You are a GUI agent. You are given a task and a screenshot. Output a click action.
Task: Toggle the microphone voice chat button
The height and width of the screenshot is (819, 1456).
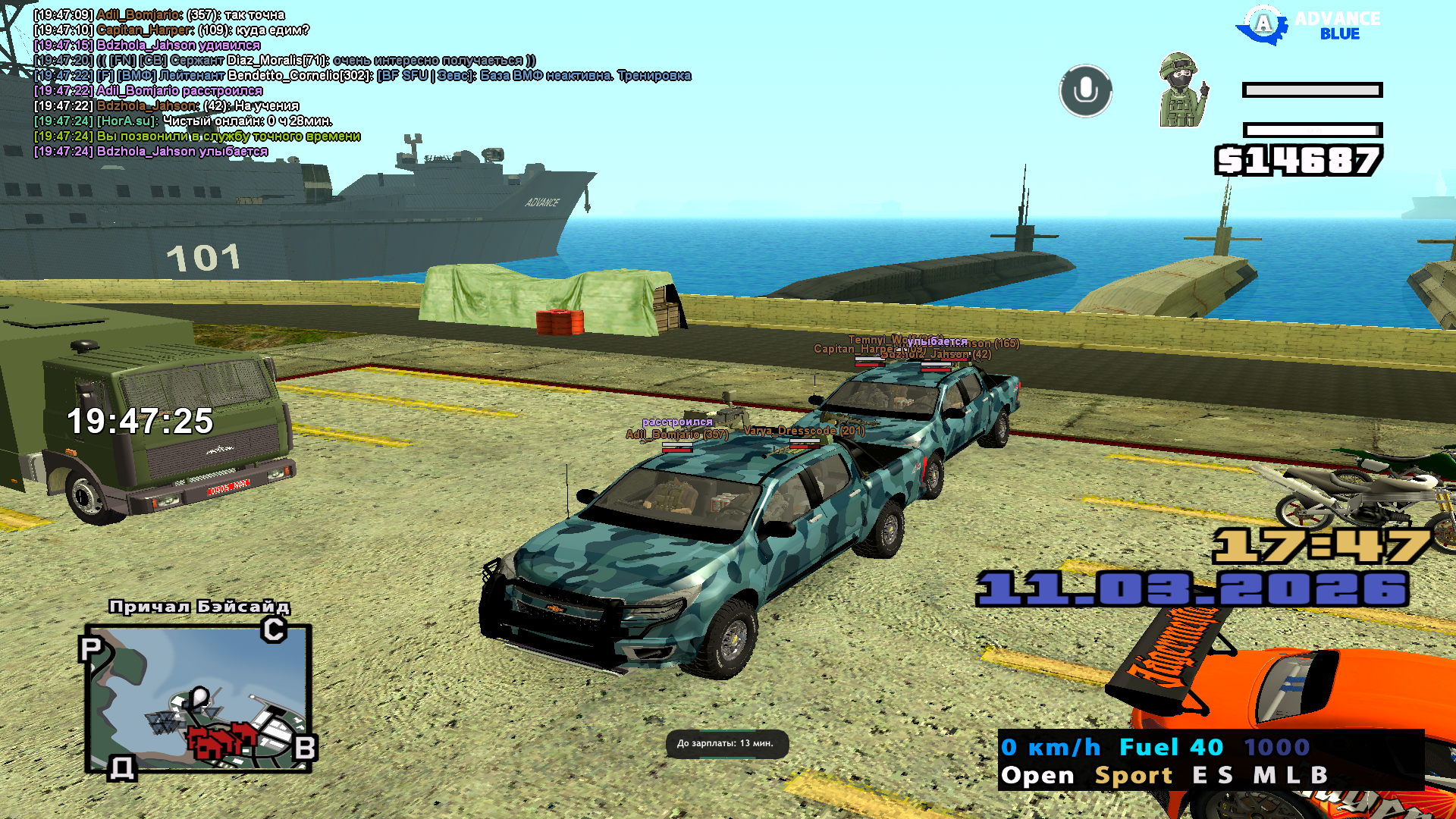tap(1085, 91)
